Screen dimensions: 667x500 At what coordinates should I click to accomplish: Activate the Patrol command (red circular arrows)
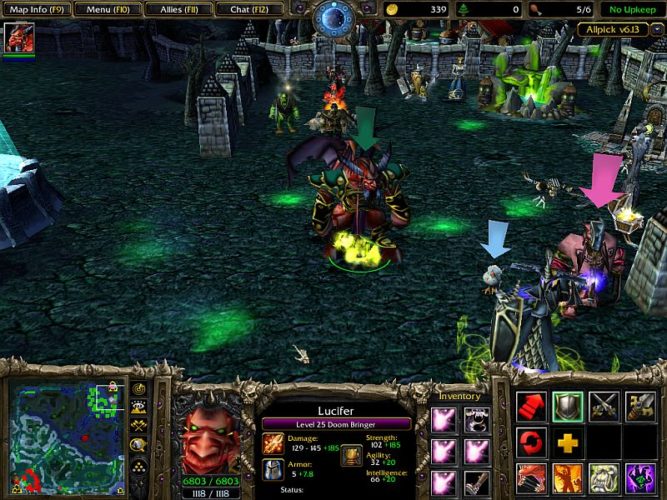click(533, 442)
